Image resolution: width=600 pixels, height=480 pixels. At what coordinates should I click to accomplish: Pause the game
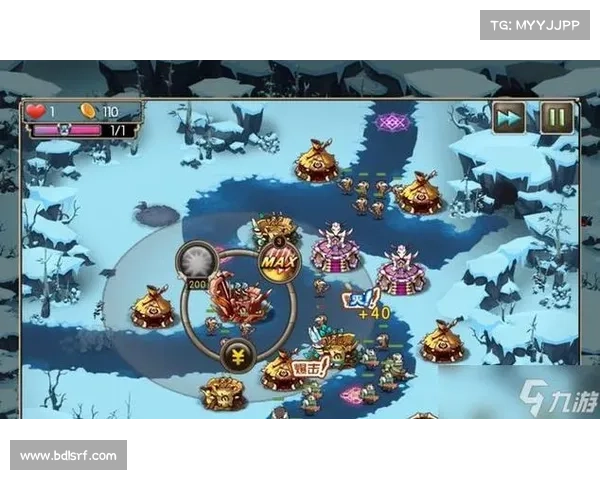(x=557, y=118)
